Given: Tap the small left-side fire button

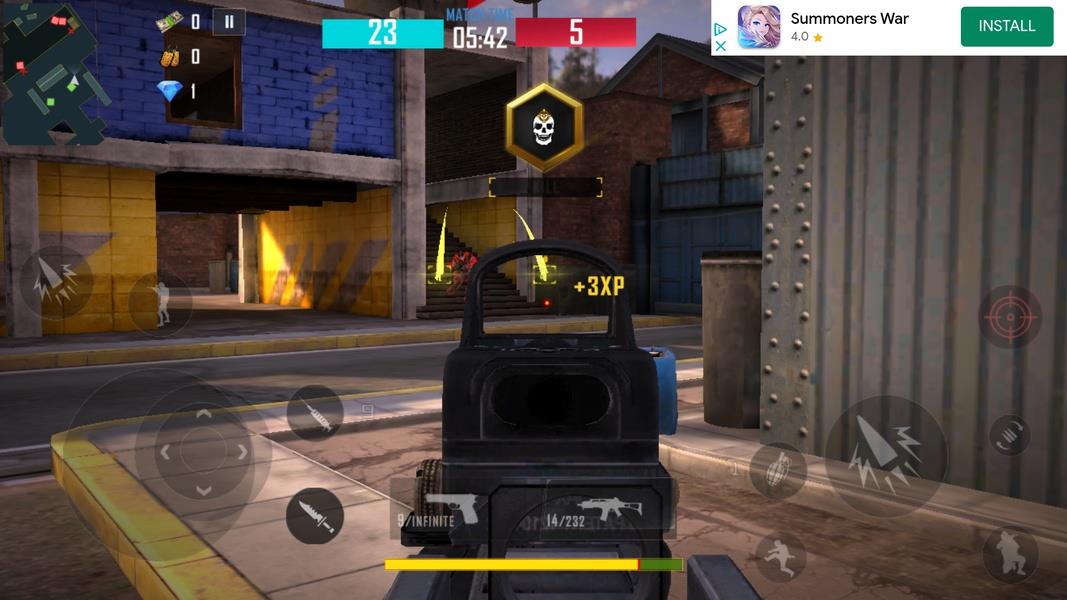Looking at the screenshot, I should click(54, 282).
